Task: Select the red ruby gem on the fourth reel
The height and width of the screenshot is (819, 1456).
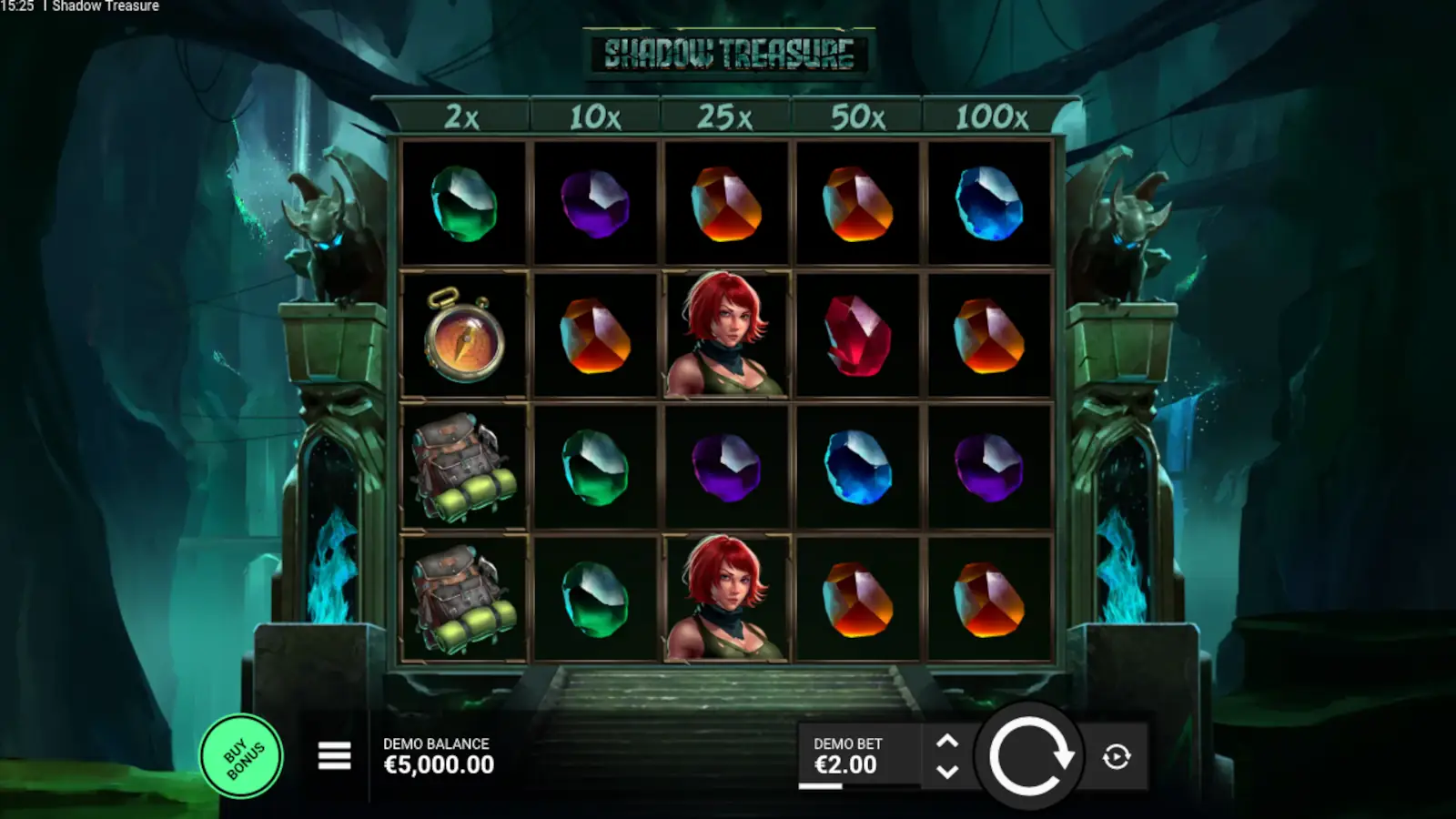Action: (856, 337)
